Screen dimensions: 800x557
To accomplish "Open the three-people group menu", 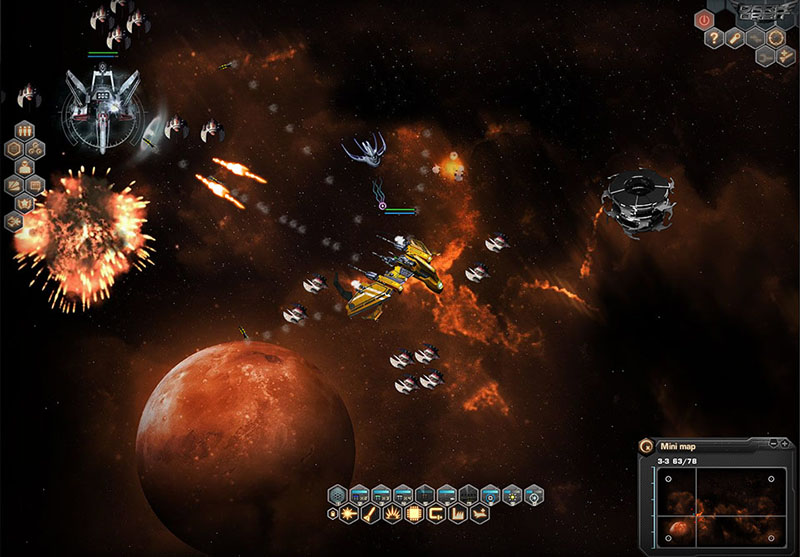I will point(25,129).
